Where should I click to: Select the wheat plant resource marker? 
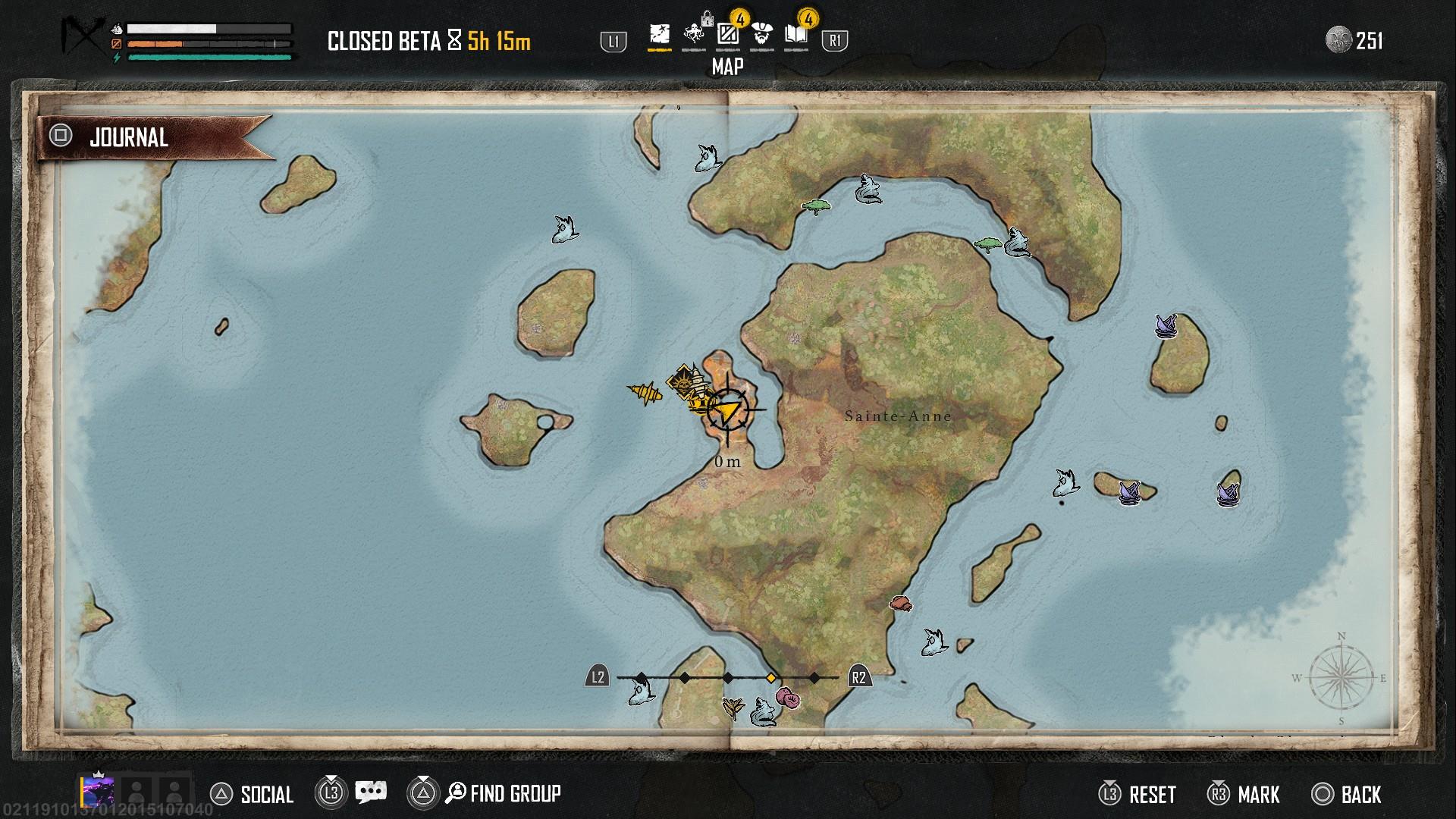point(733,707)
